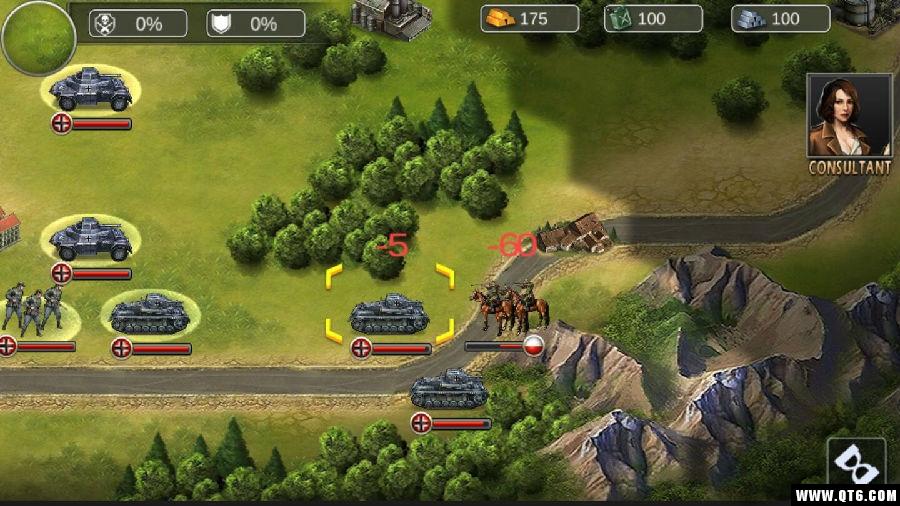Target the Polish cavalry unit
Viewport: 900px width, 506px height.
(x=511, y=306)
